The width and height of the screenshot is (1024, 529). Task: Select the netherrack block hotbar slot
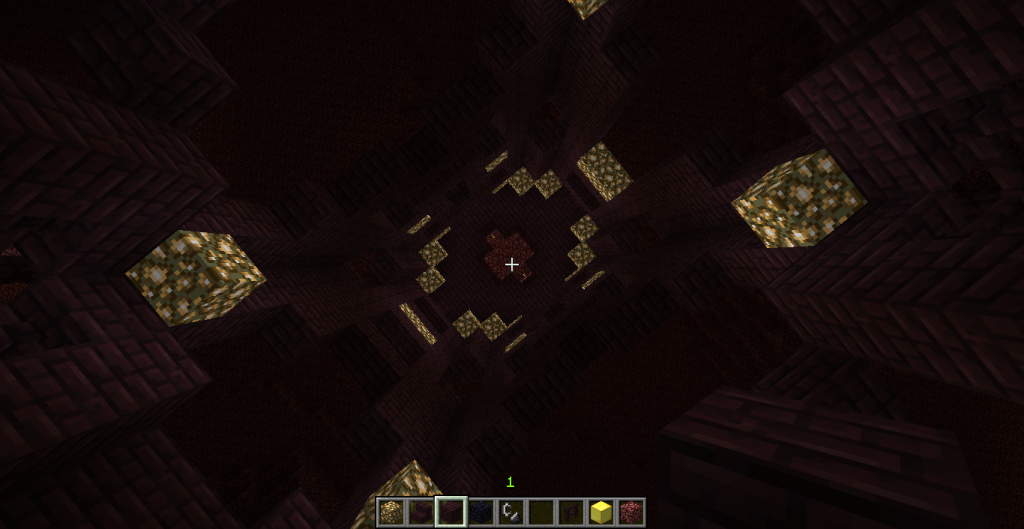tap(631, 512)
